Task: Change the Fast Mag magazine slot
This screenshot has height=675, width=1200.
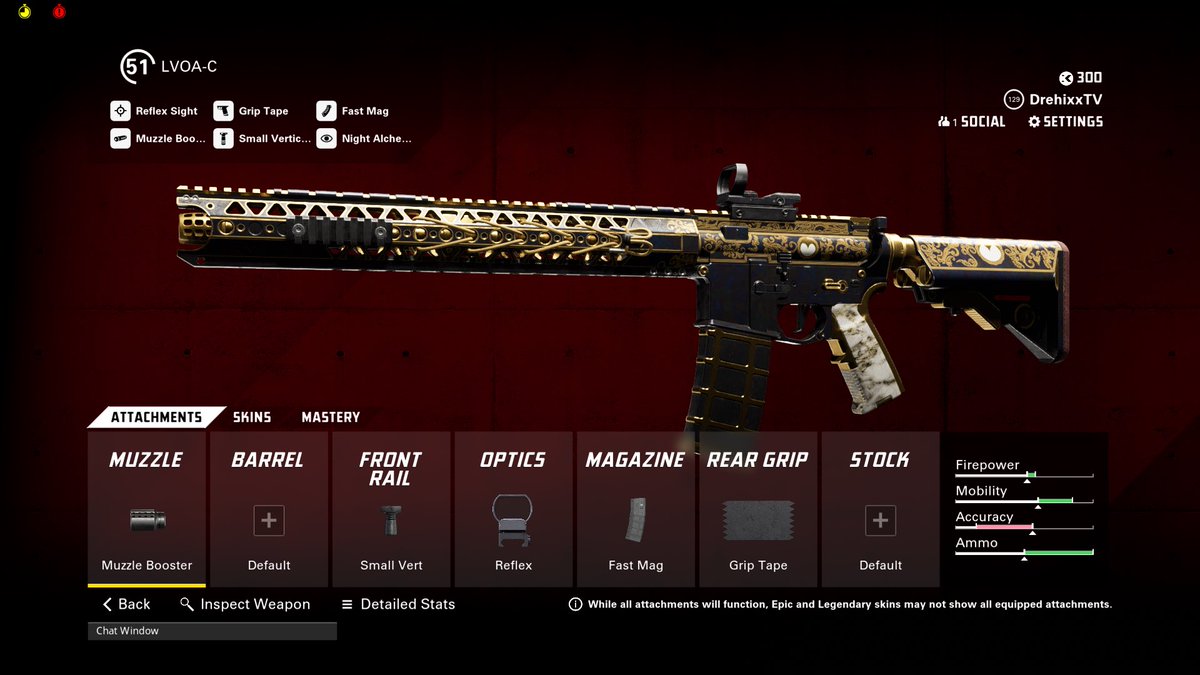Action: pos(635,509)
